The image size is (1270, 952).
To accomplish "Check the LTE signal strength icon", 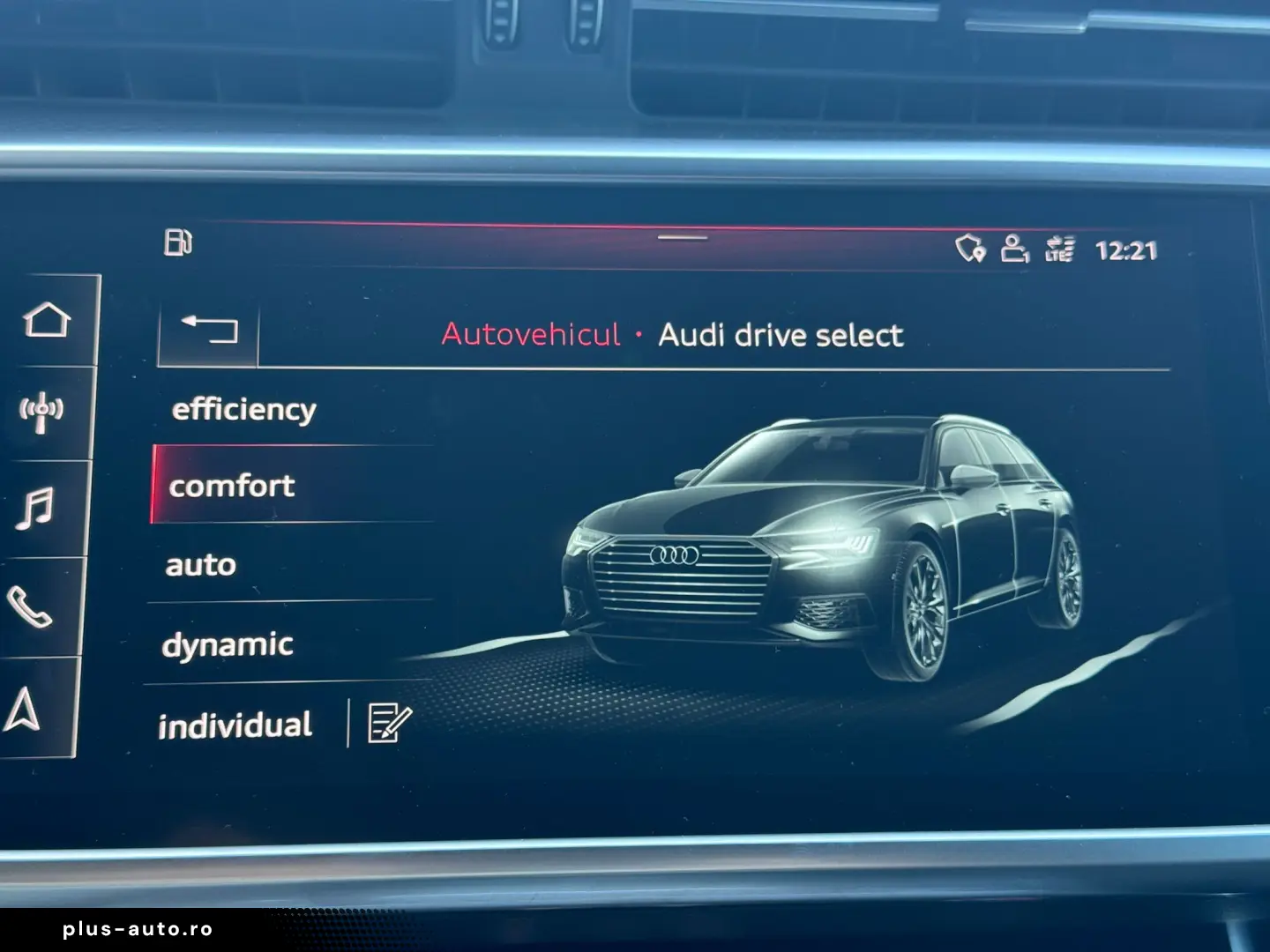I will pos(1061,249).
